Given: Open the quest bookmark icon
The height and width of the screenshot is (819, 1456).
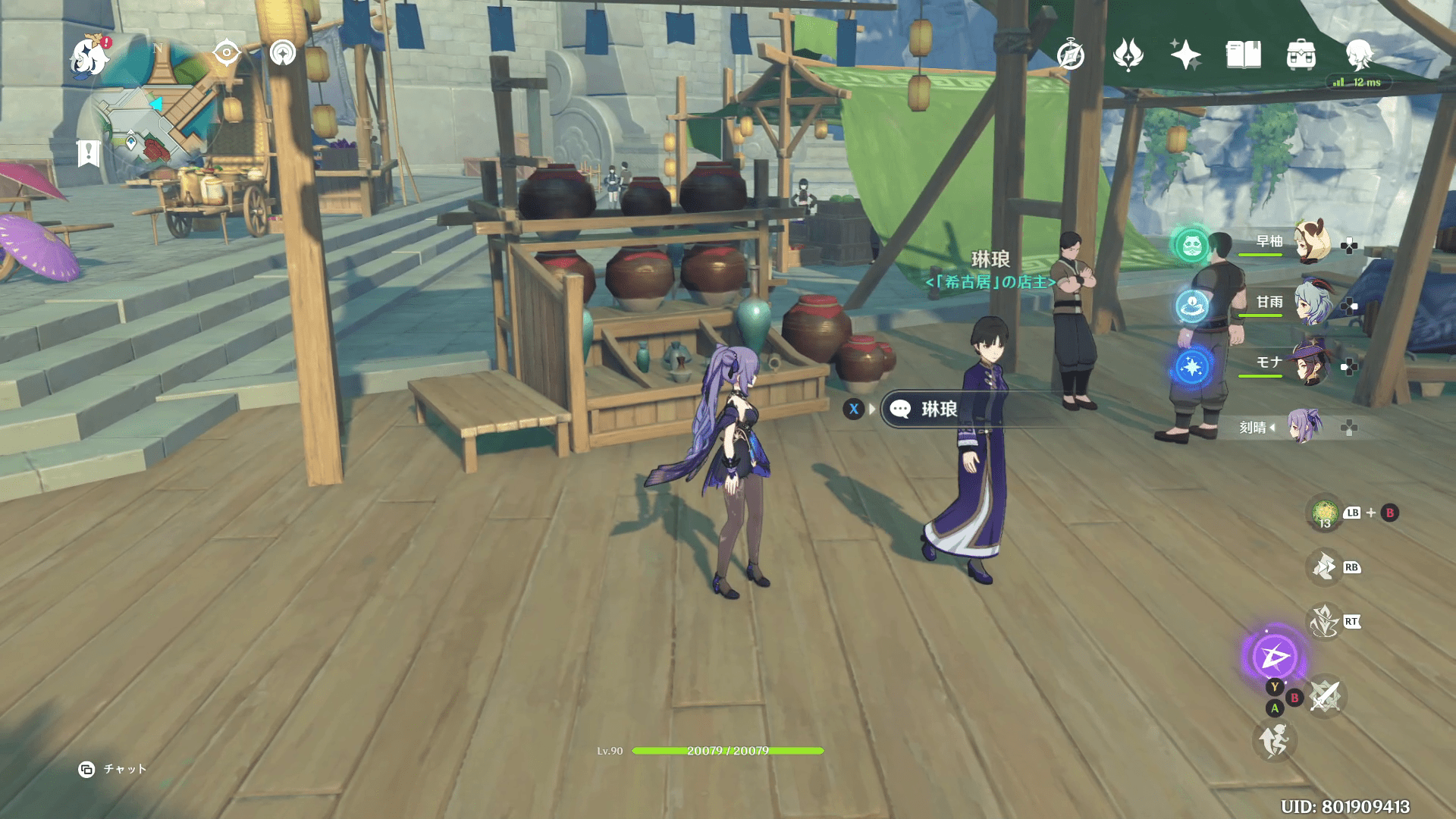Looking at the screenshot, I should click(88, 152).
